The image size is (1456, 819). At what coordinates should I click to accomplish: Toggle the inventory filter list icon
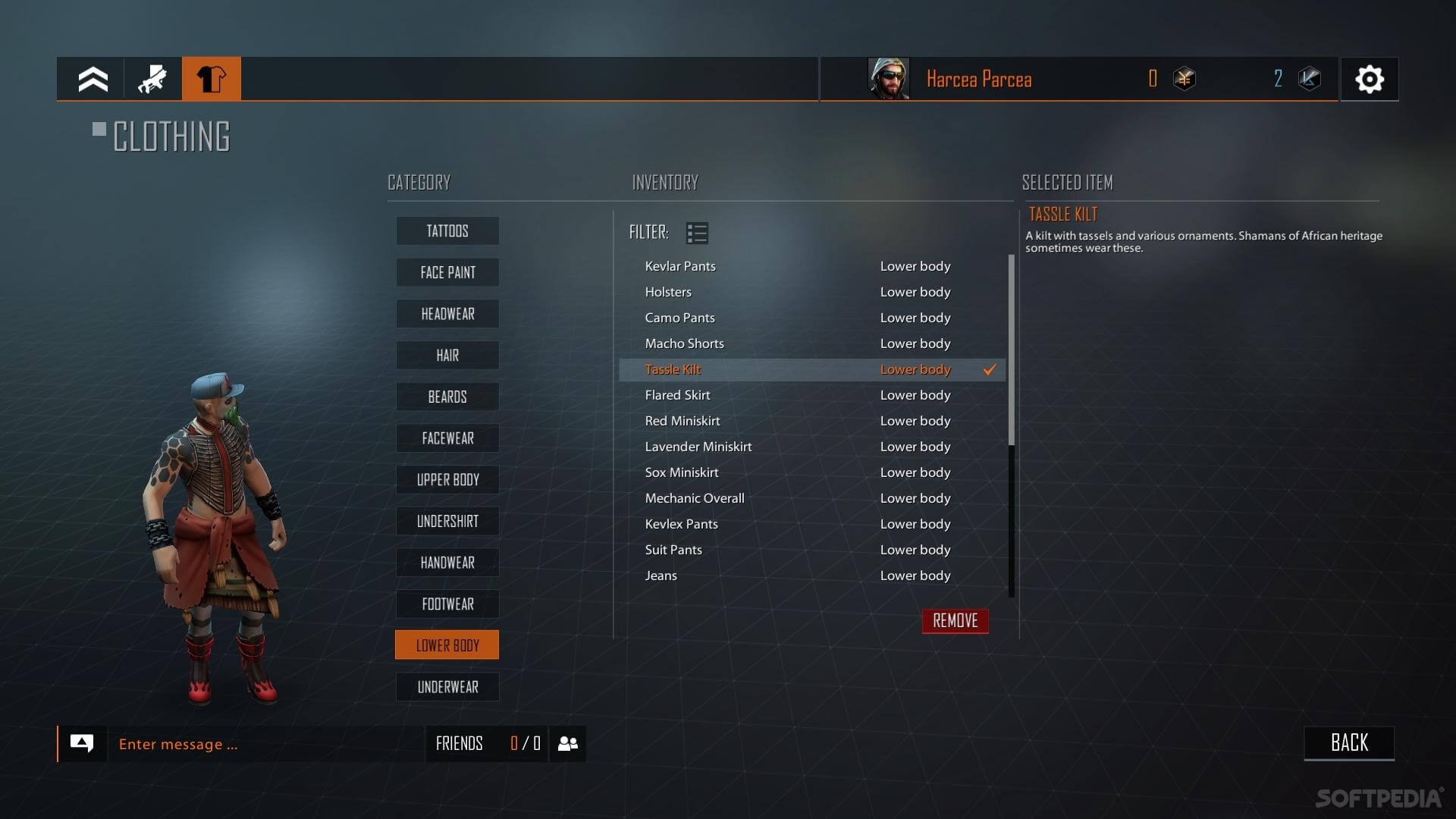696,233
